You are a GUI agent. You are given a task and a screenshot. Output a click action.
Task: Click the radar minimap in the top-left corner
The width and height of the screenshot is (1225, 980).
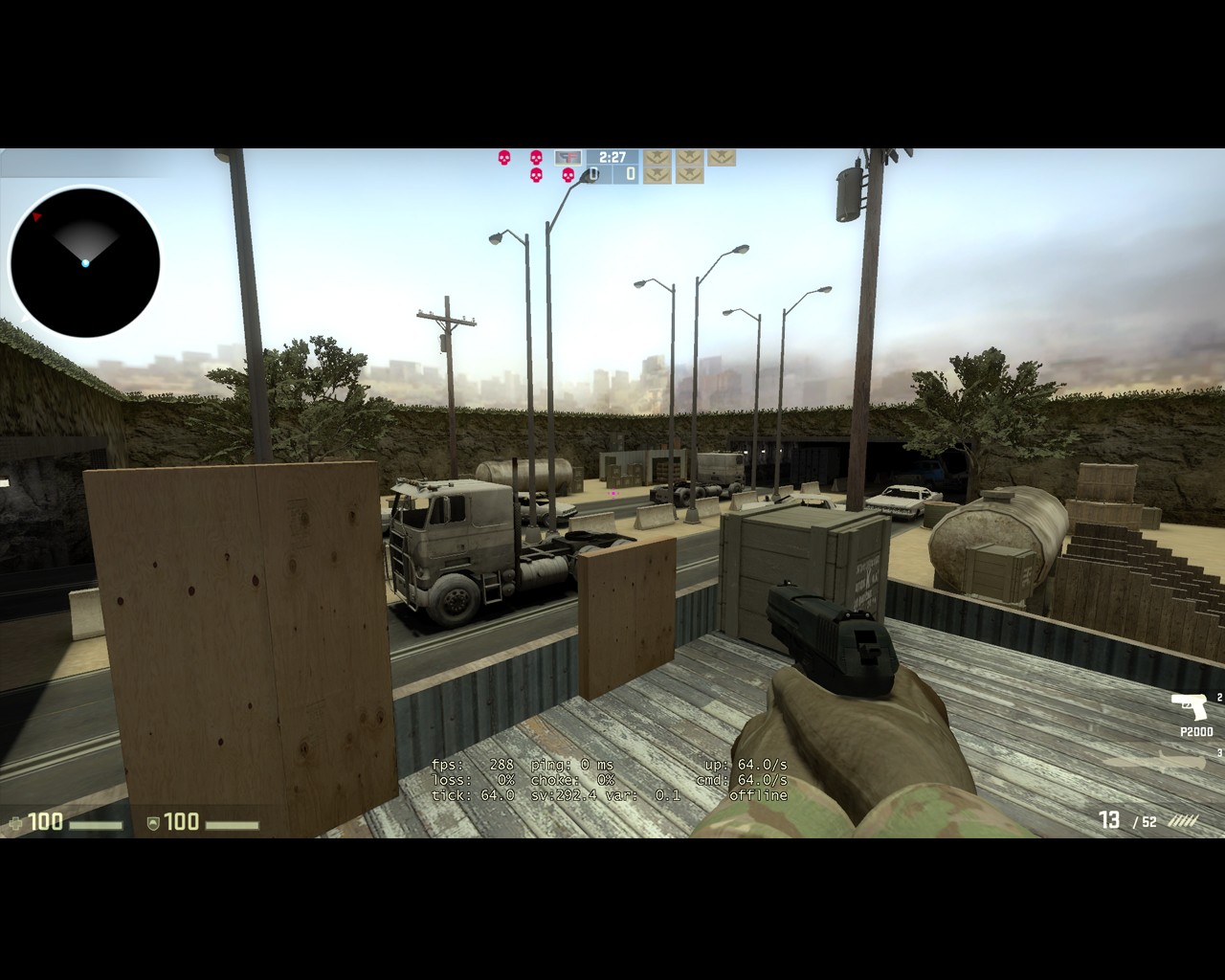pos(85,262)
